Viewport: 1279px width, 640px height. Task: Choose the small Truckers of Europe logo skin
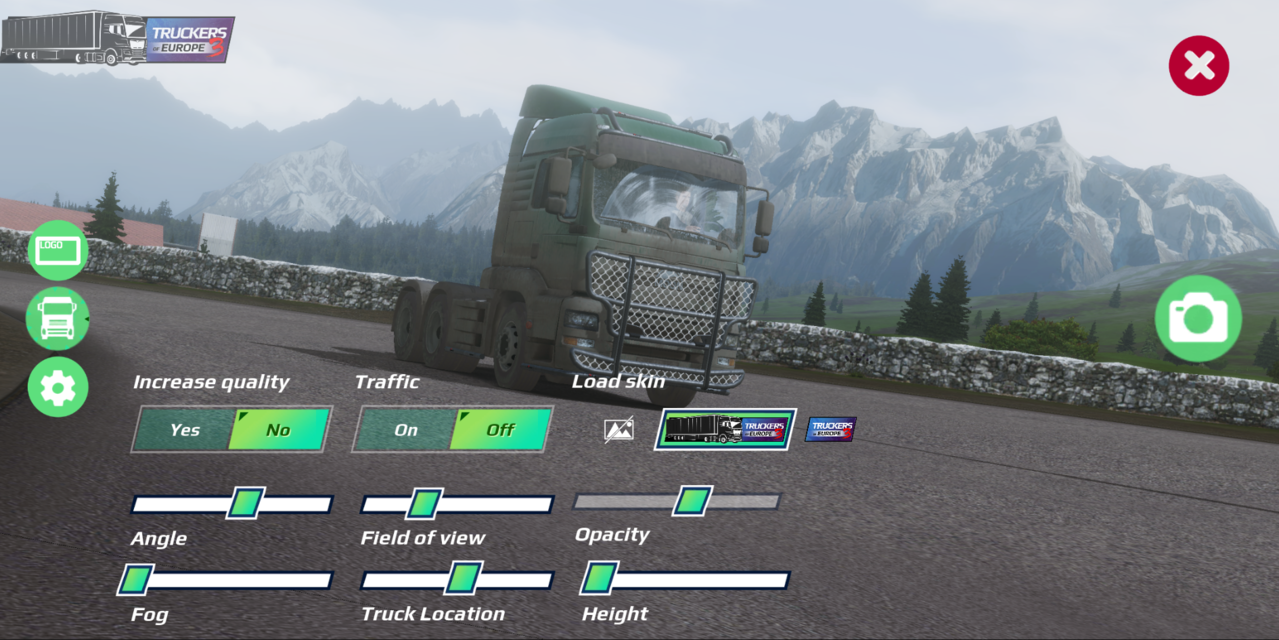831,429
